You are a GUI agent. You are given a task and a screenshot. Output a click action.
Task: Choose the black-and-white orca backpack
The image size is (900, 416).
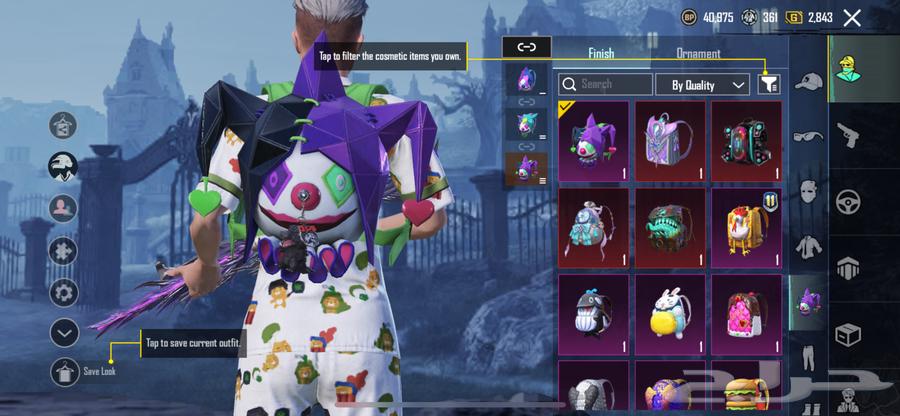coord(593,313)
